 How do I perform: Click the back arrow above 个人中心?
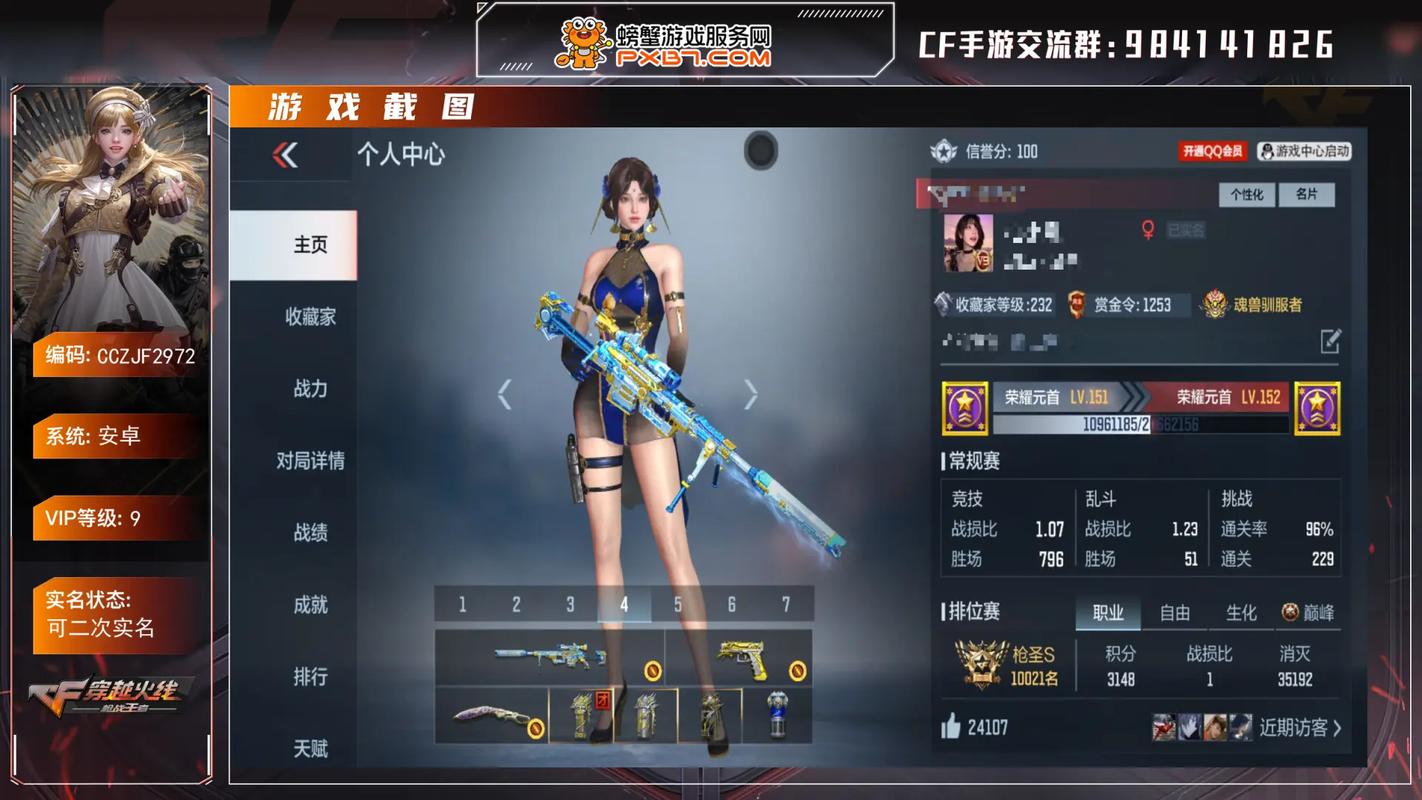click(283, 156)
